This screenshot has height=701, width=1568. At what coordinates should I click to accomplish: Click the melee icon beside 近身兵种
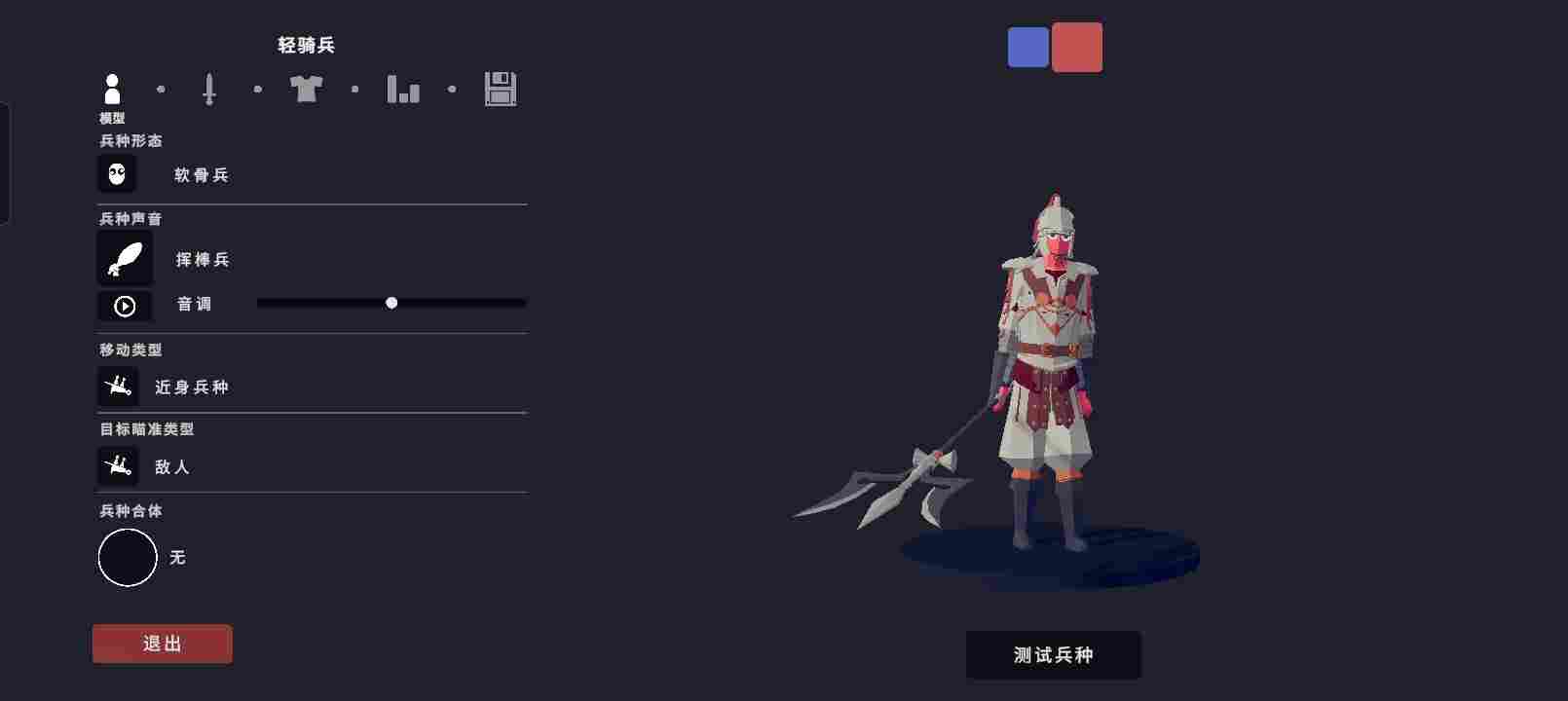tap(118, 386)
